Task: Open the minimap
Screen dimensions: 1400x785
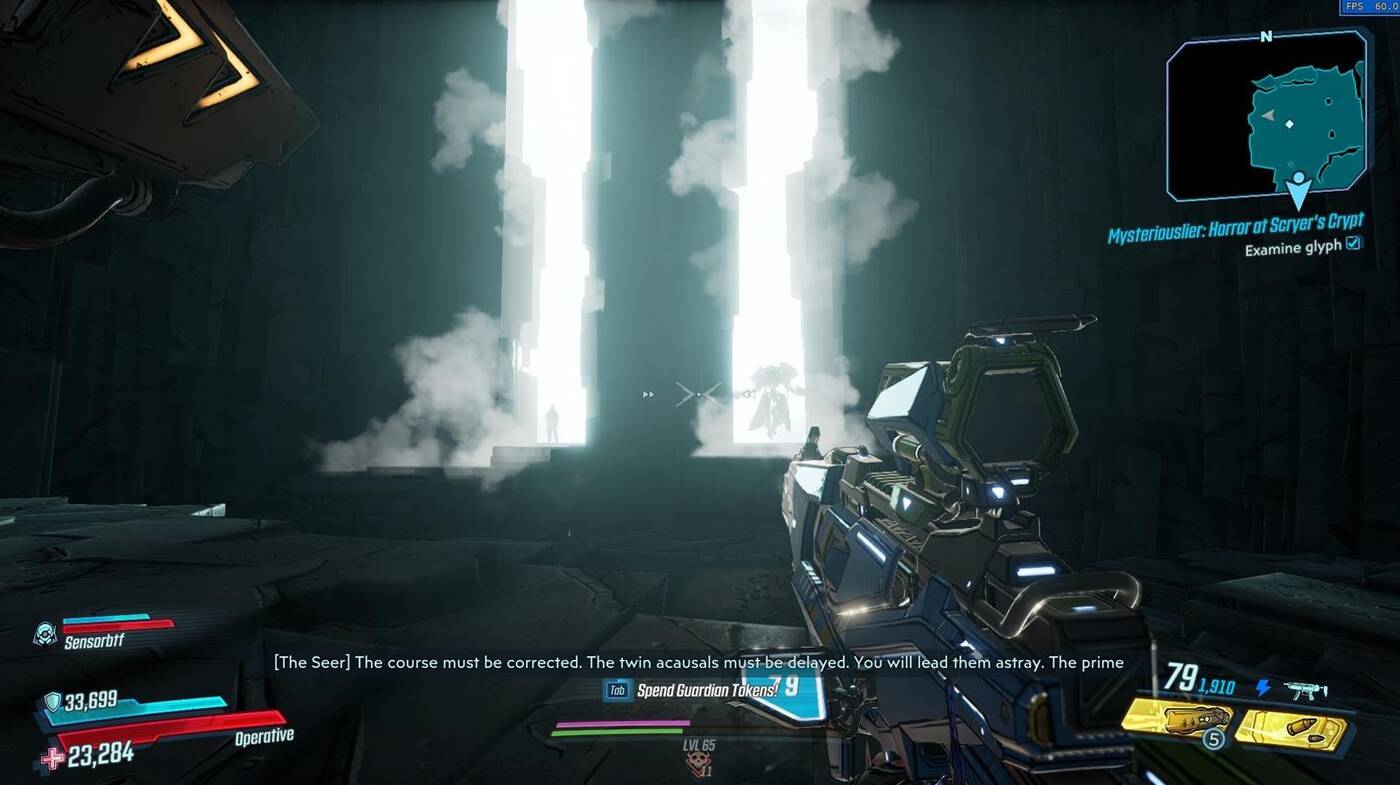Action: (x=1266, y=113)
